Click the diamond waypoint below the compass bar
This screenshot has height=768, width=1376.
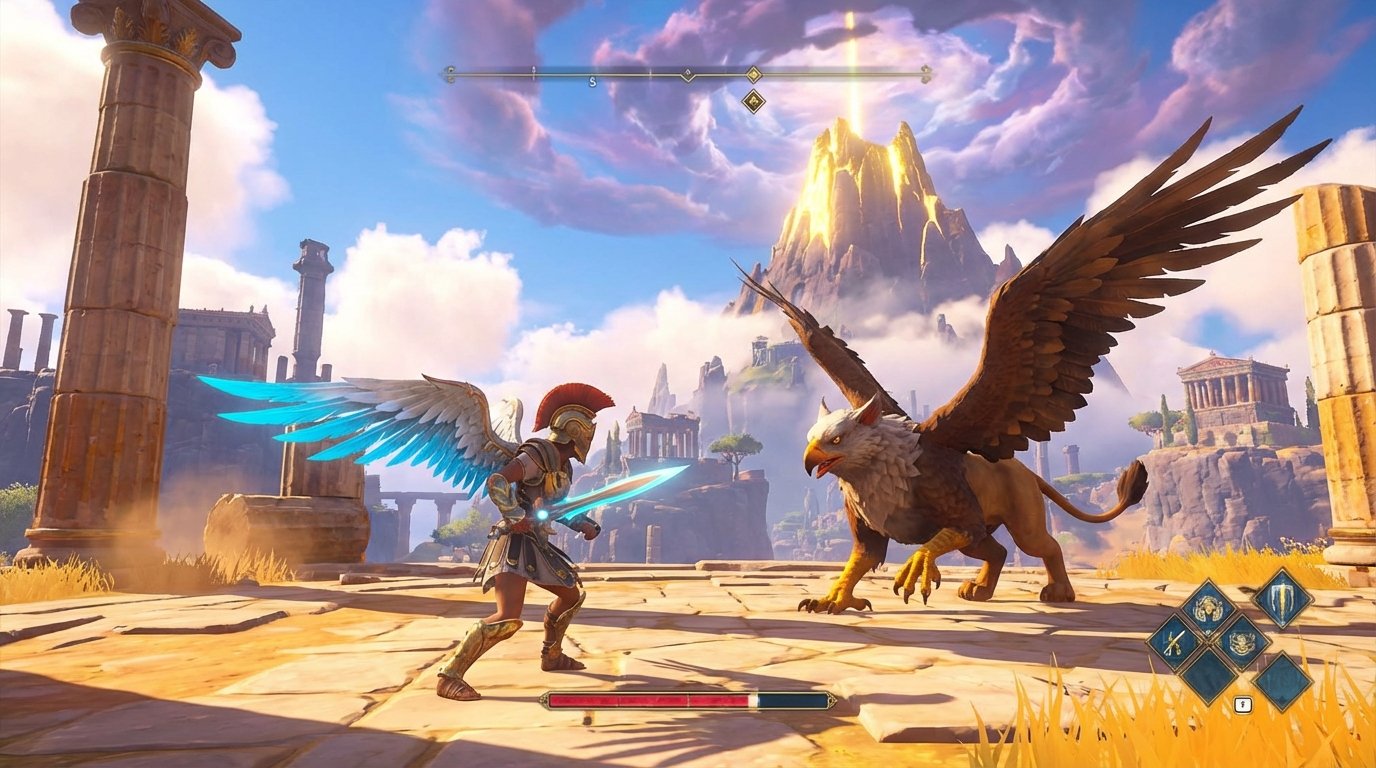point(752,100)
